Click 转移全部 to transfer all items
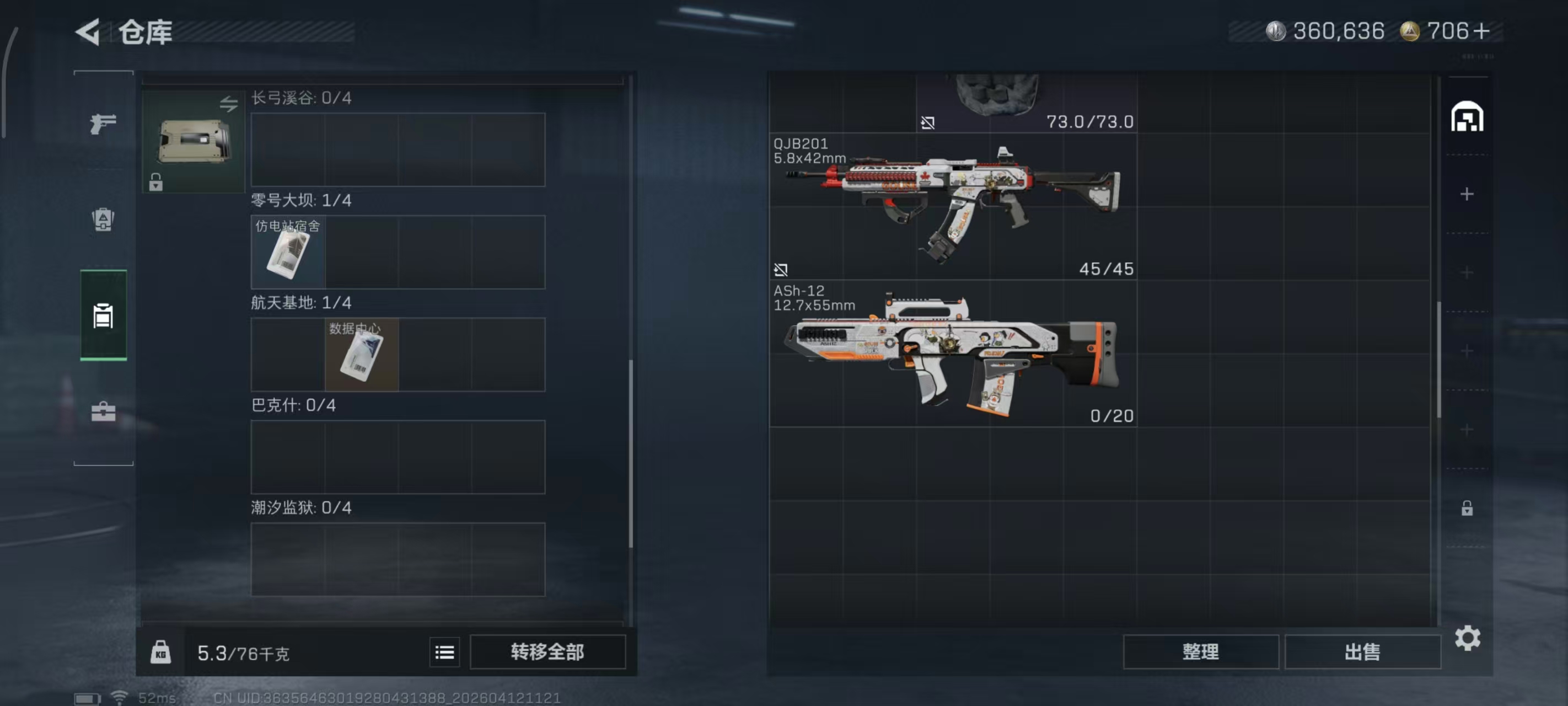This screenshot has height=706, width=1568. point(547,652)
